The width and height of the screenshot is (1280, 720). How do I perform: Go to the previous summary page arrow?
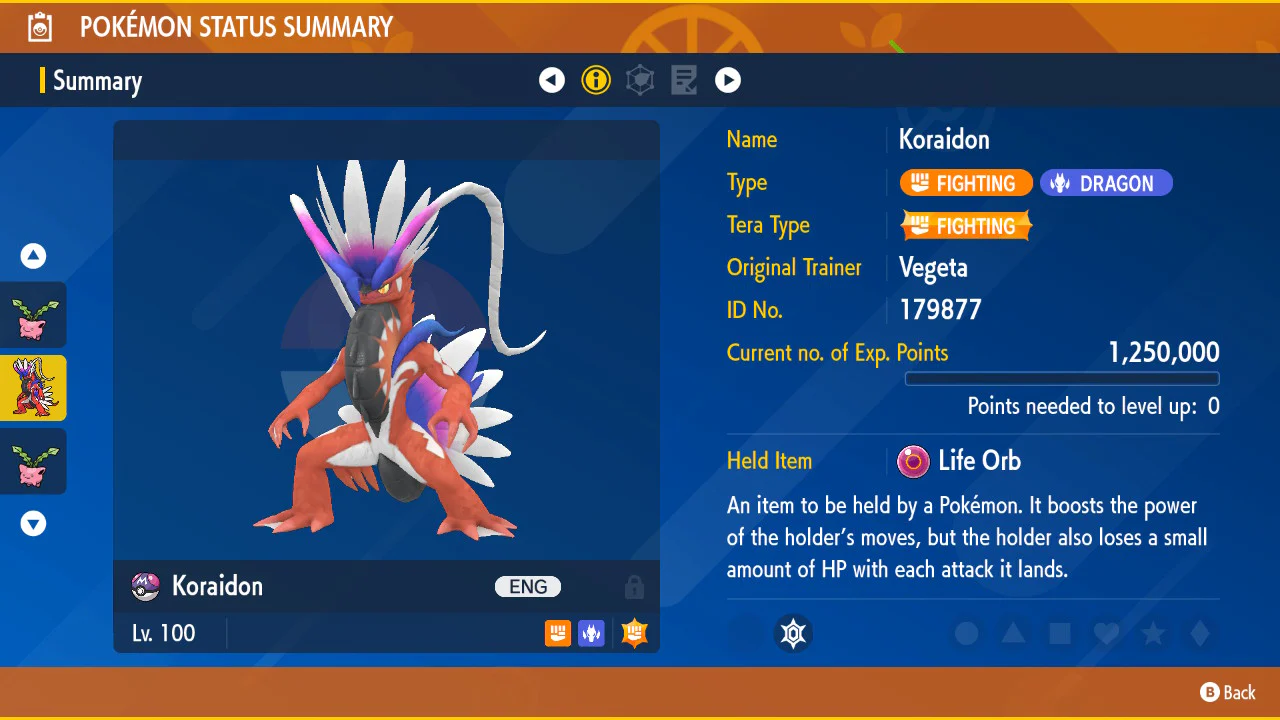(552, 80)
